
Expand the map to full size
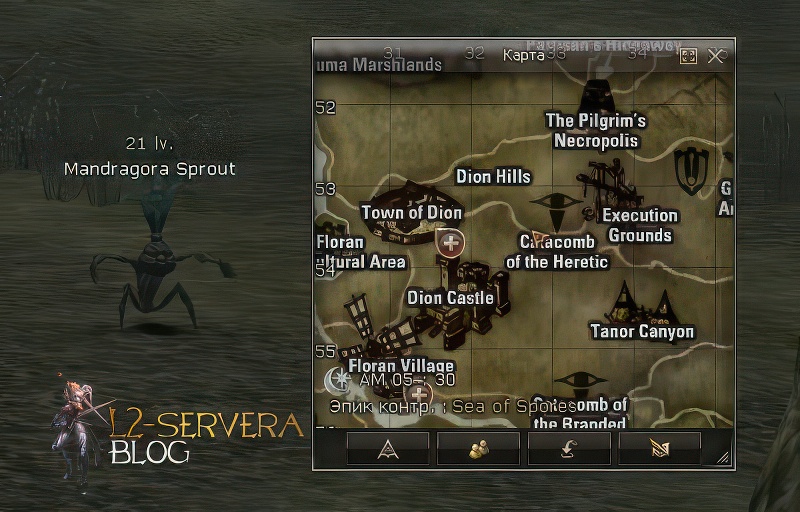click(x=688, y=56)
